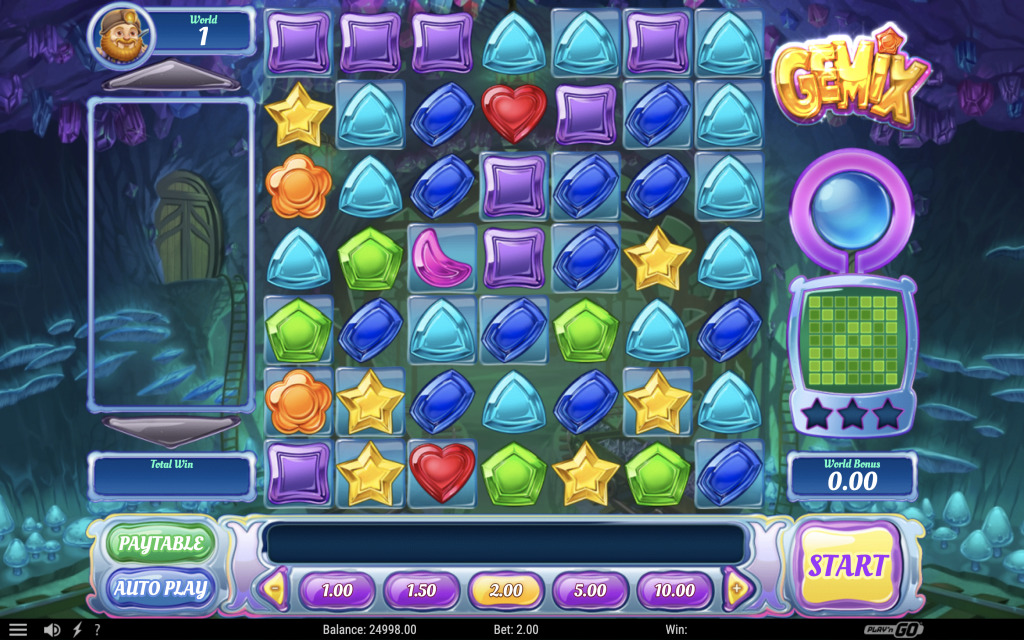Click the green world pattern grid
The height and width of the screenshot is (640, 1024).
852,341
